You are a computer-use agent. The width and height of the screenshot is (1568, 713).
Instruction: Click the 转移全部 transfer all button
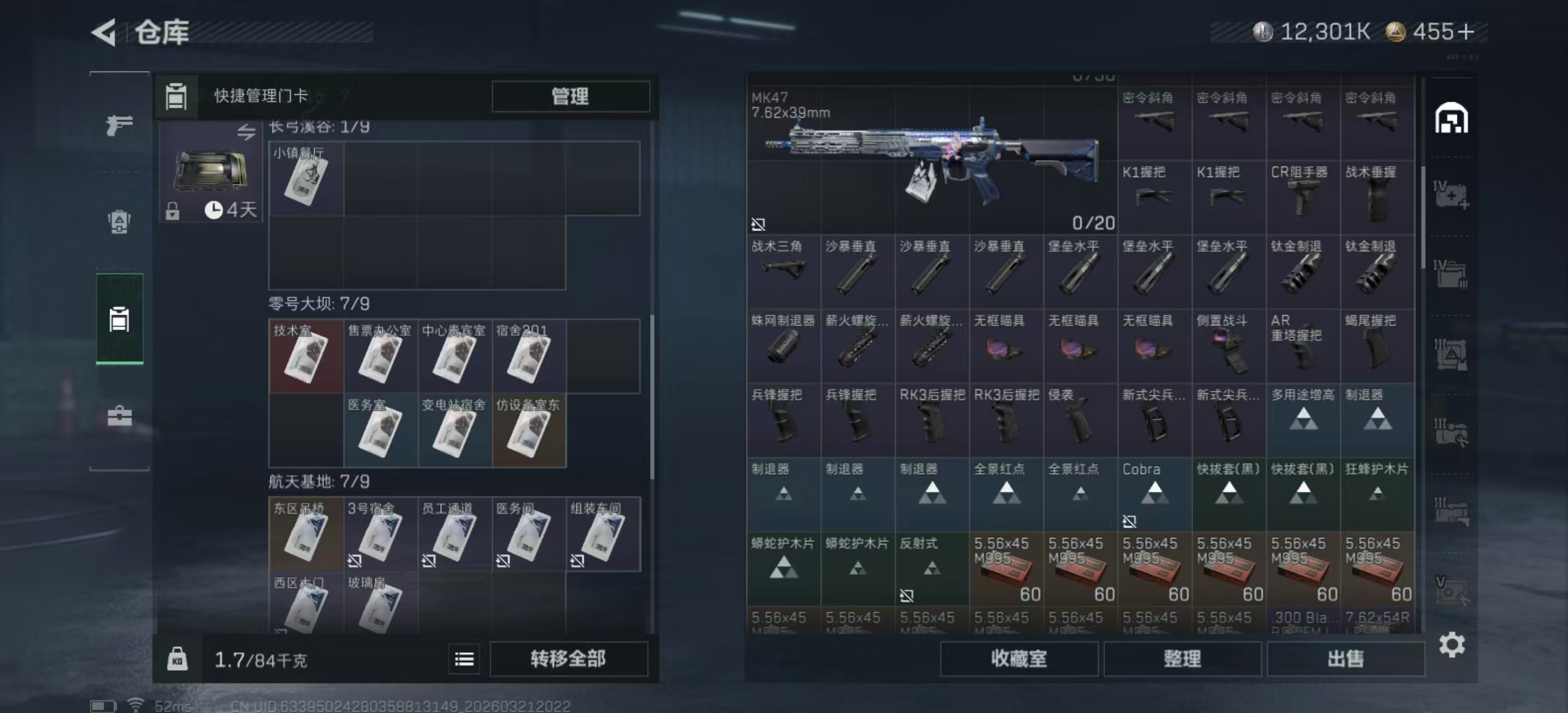[x=568, y=659]
